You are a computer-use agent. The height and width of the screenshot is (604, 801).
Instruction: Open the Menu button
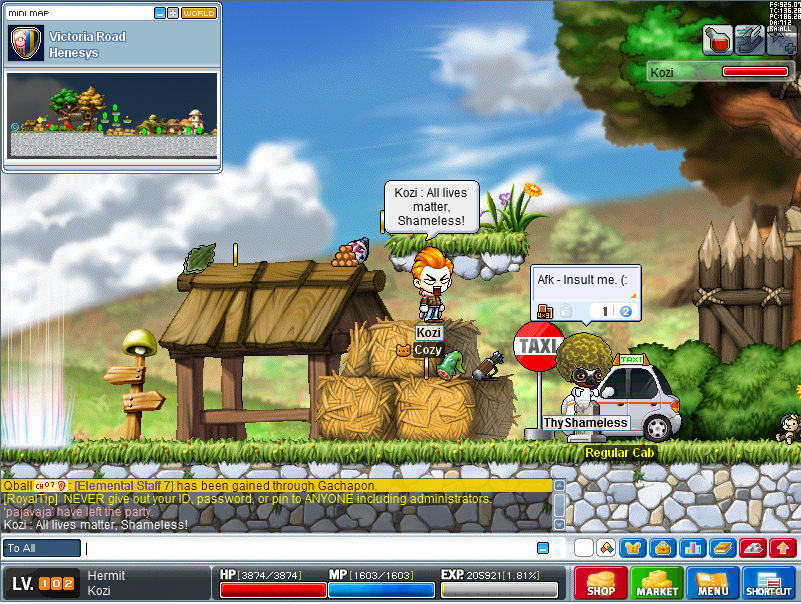pos(712,583)
